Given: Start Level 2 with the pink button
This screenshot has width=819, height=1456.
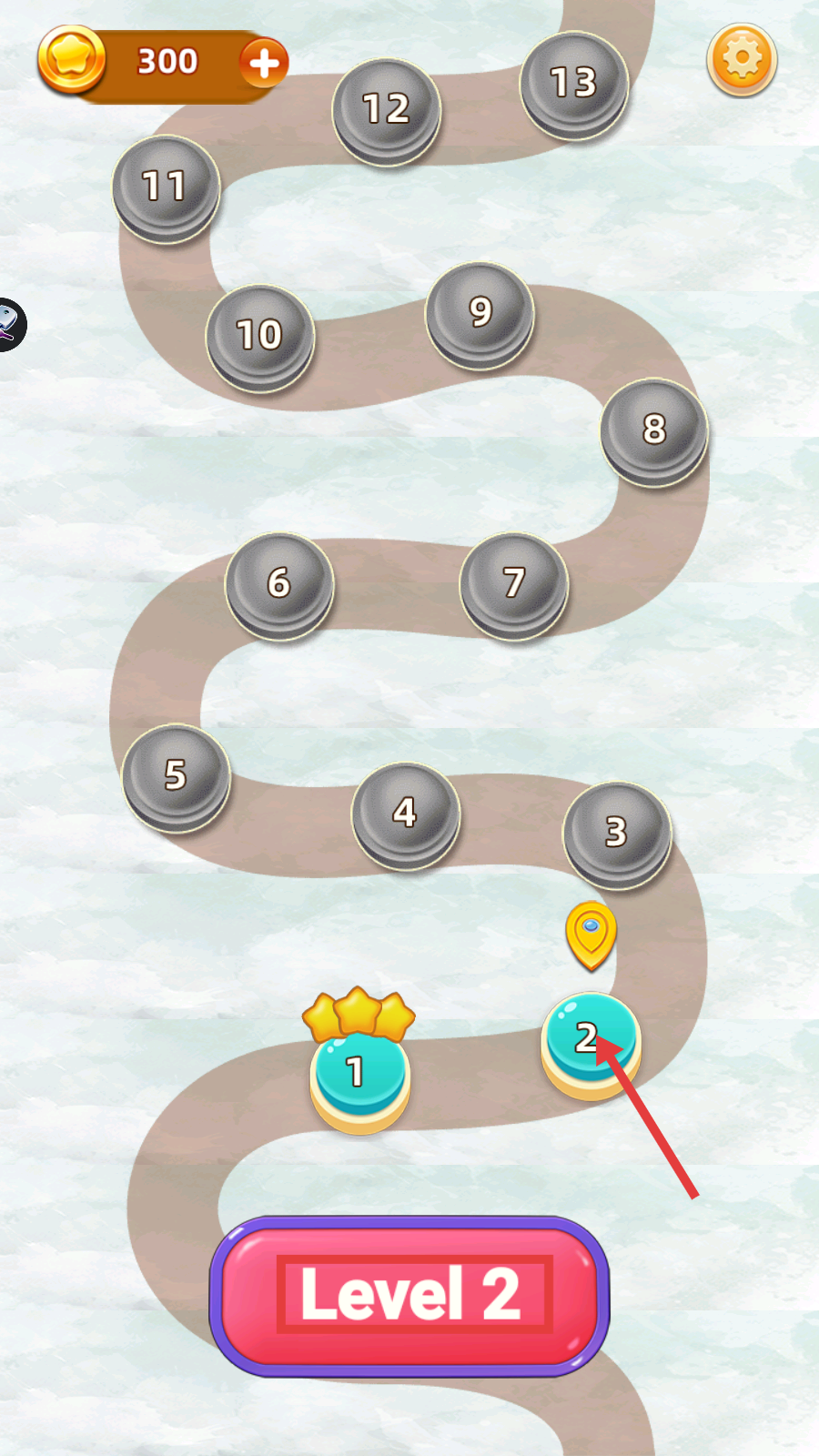Looking at the screenshot, I should tap(409, 1295).
